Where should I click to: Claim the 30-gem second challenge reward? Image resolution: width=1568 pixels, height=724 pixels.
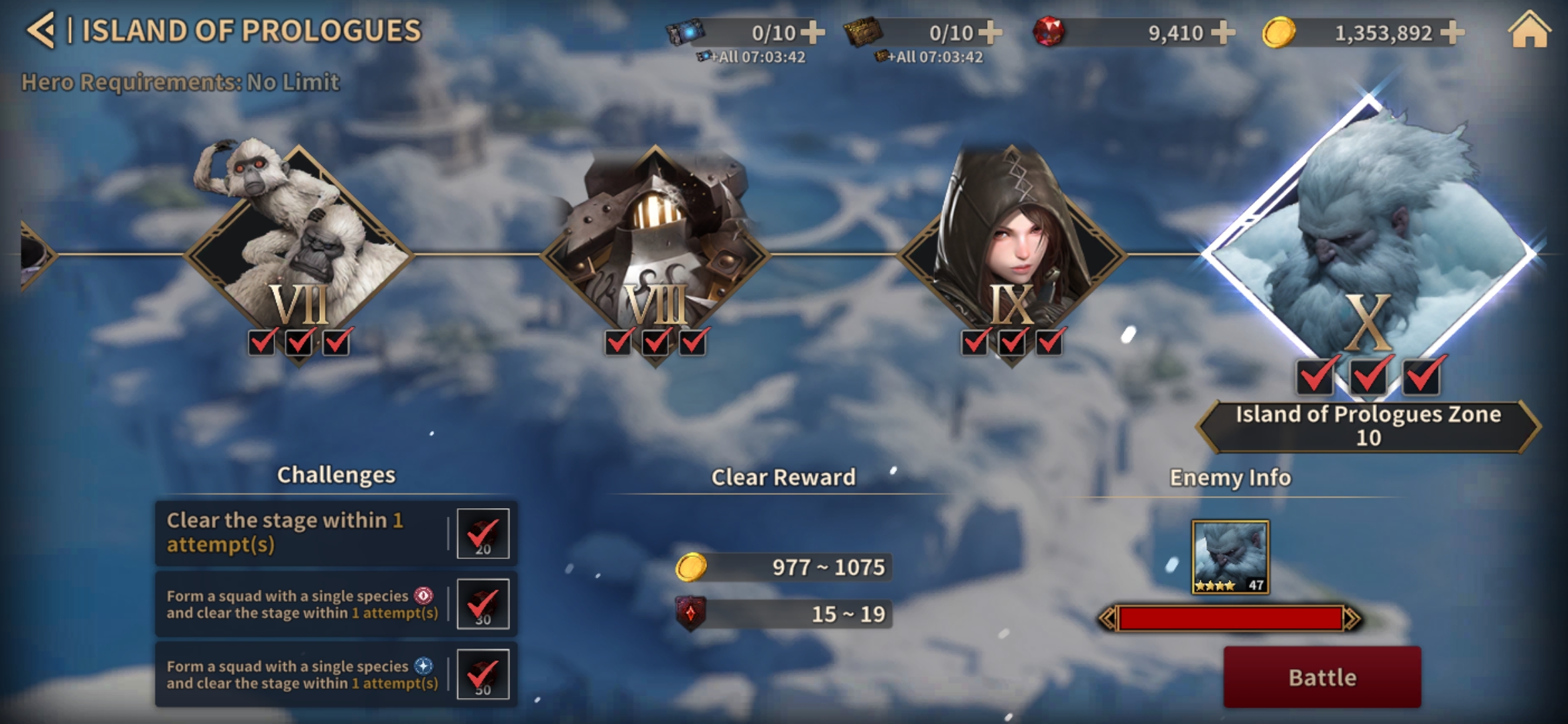(482, 604)
